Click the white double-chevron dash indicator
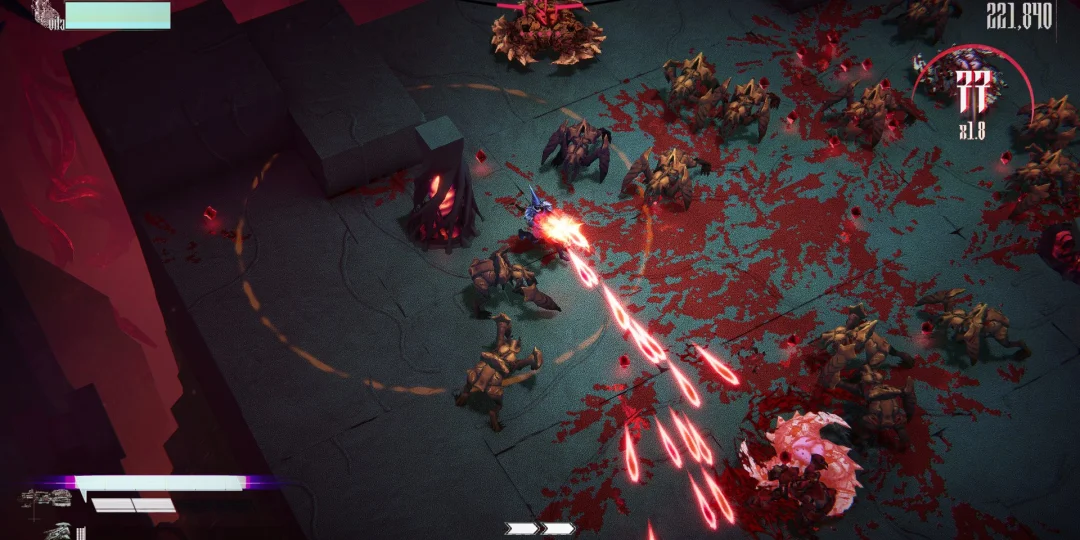 point(540,528)
